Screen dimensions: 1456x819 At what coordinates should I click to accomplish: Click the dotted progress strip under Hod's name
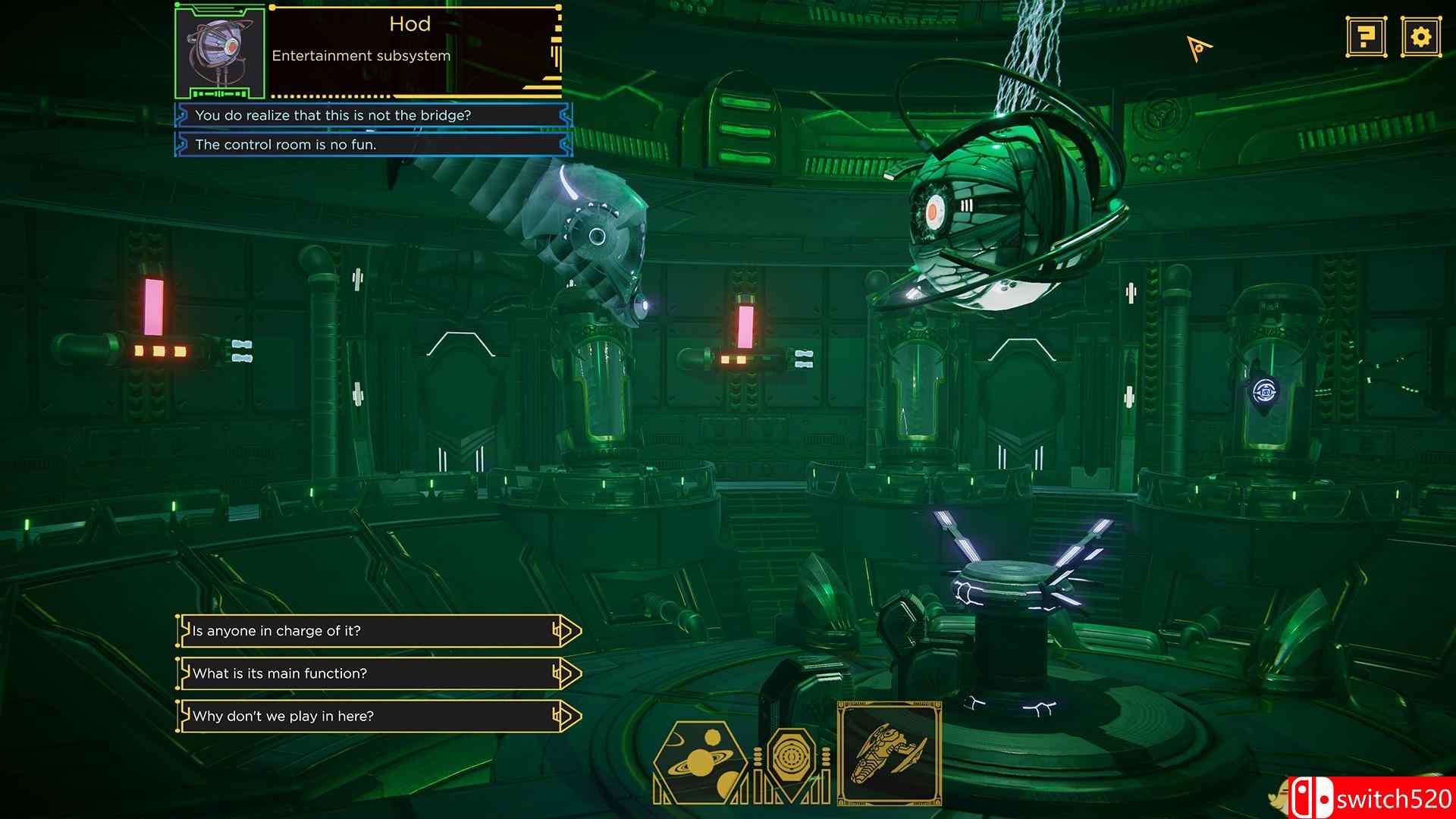[330, 96]
